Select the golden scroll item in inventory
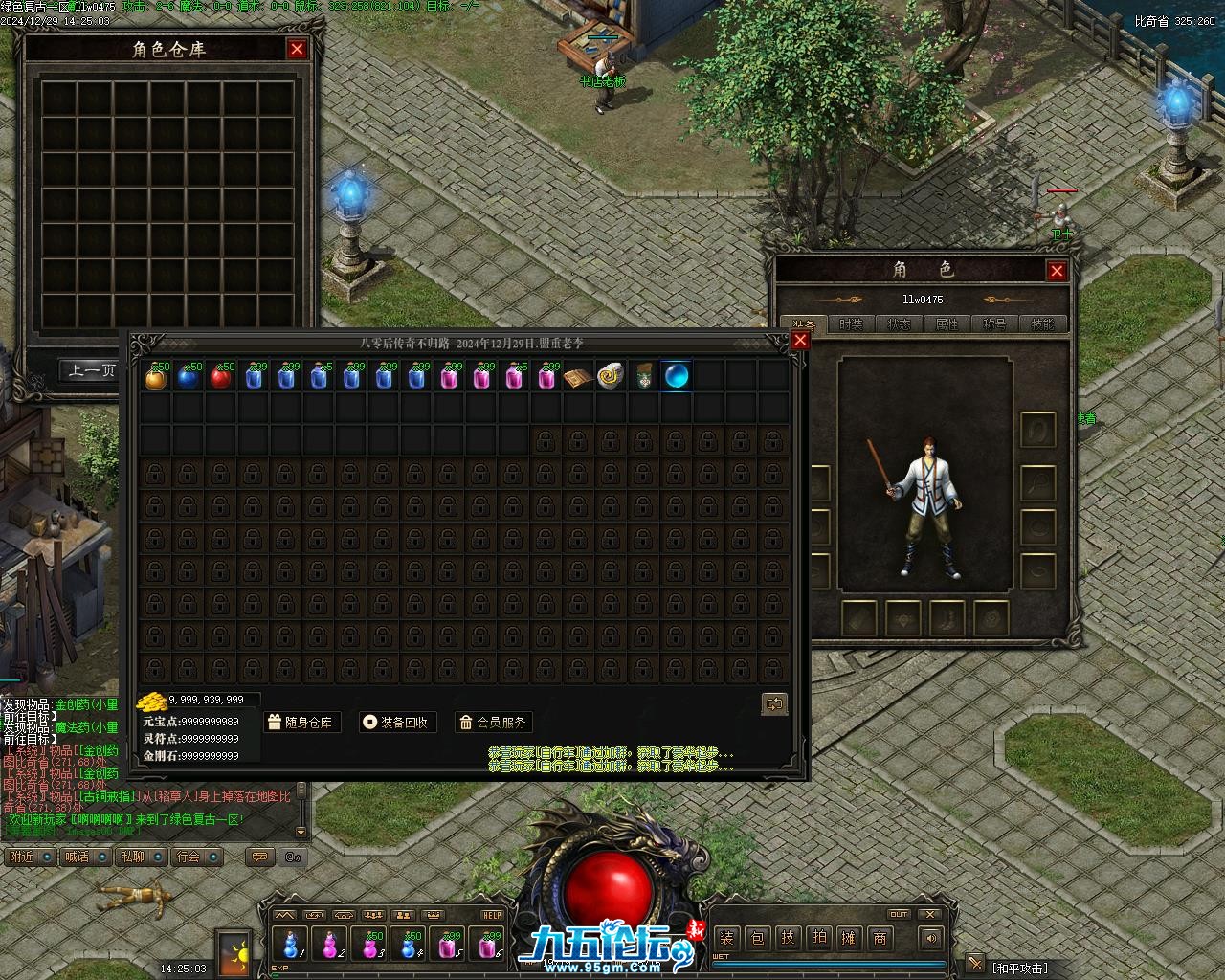 click(x=610, y=376)
